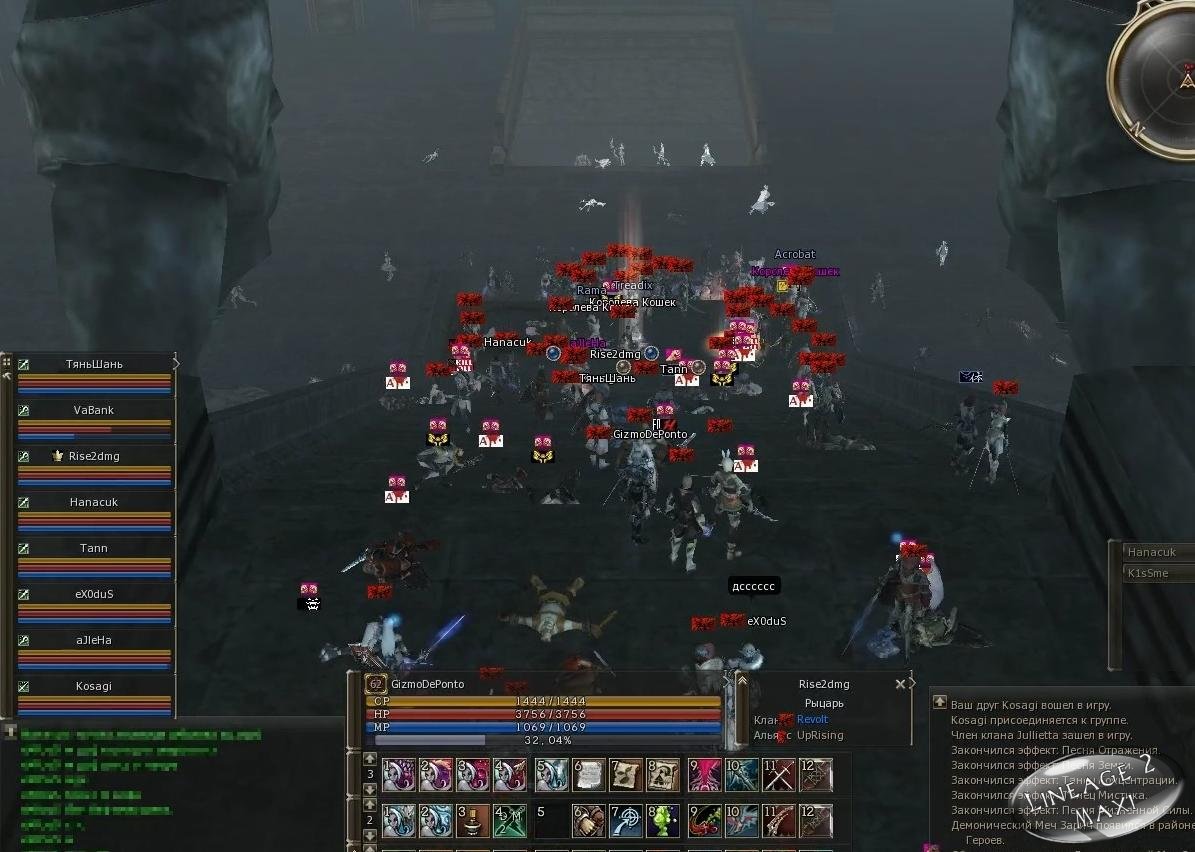Activate the pink tentacle skill in slot 9
Image resolution: width=1195 pixels, height=852 pixels.
(x=703, y=775)
